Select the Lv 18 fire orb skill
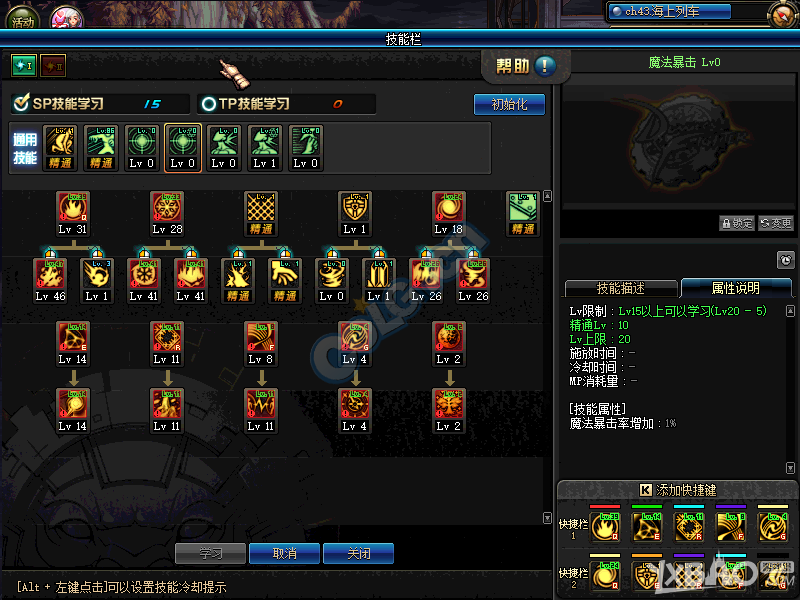The image size is (800, 600). [449, 209]
